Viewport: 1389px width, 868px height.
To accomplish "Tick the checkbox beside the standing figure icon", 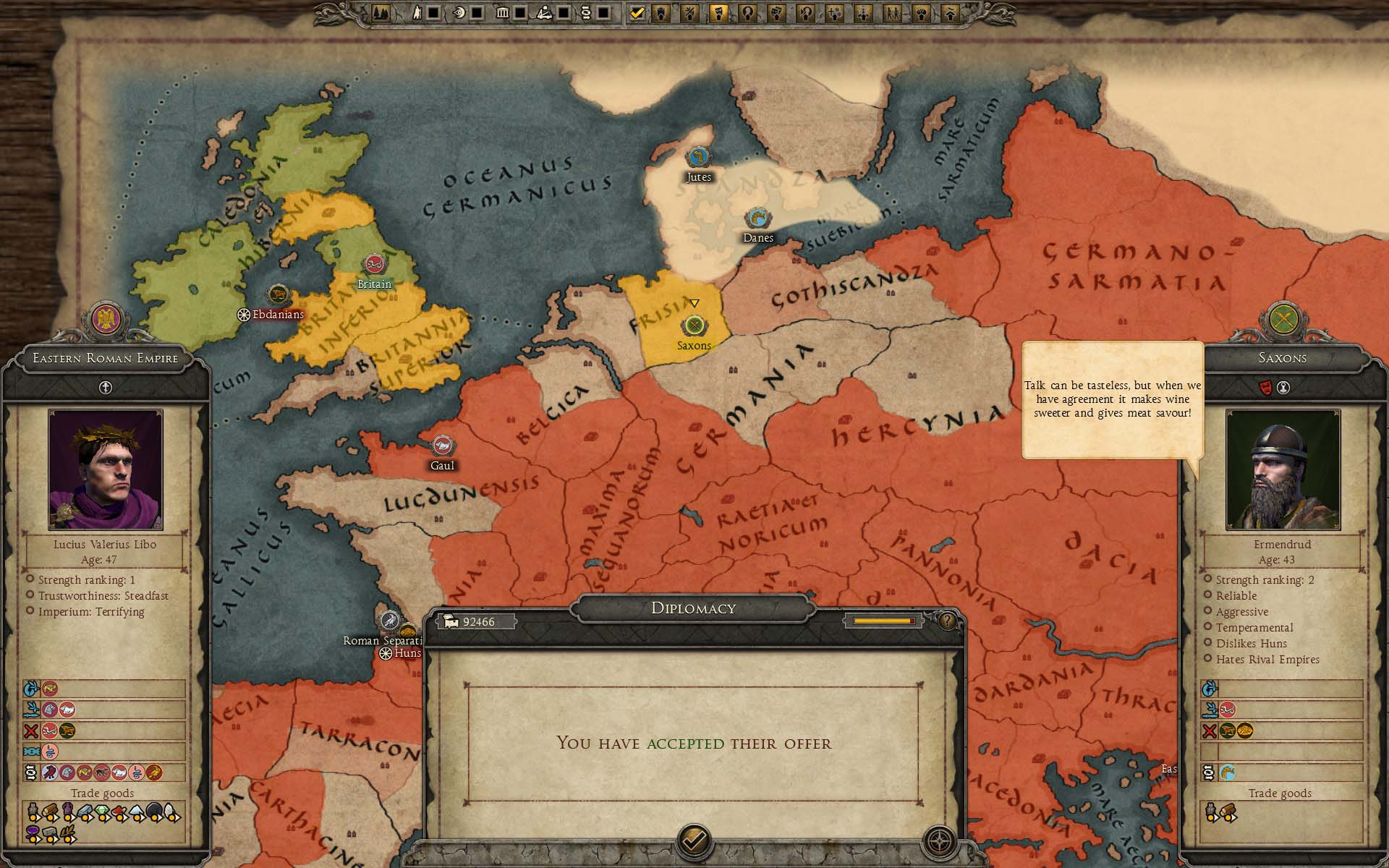I will tap(433, 12).
